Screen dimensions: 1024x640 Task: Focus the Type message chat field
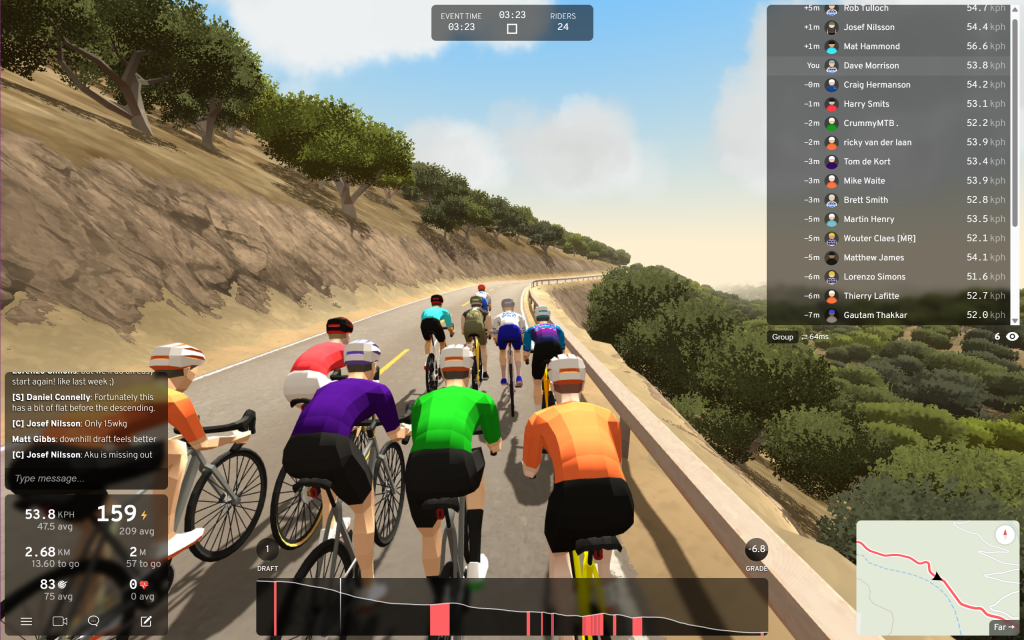click(85, 478)
